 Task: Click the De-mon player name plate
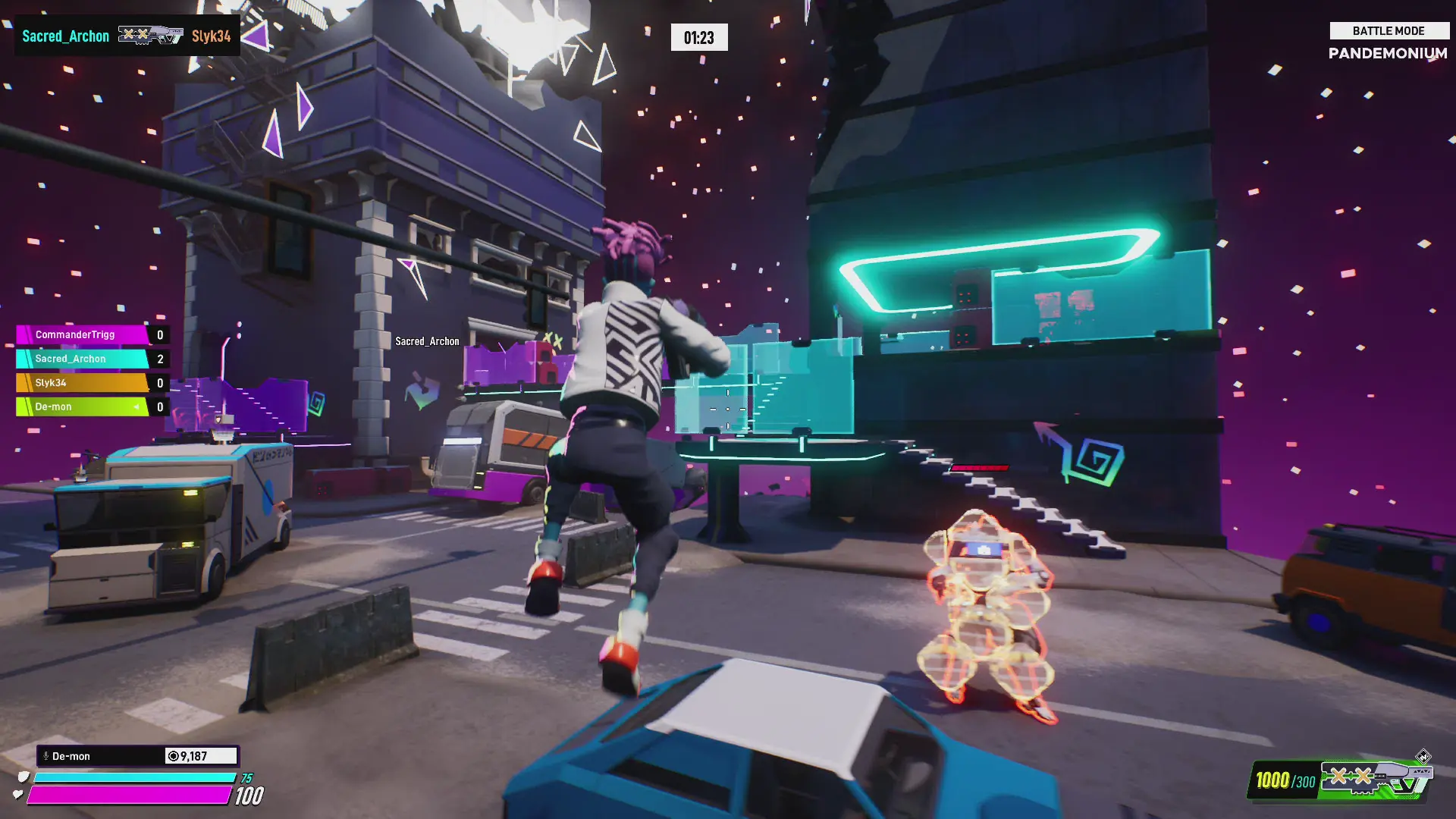point(102,756)
